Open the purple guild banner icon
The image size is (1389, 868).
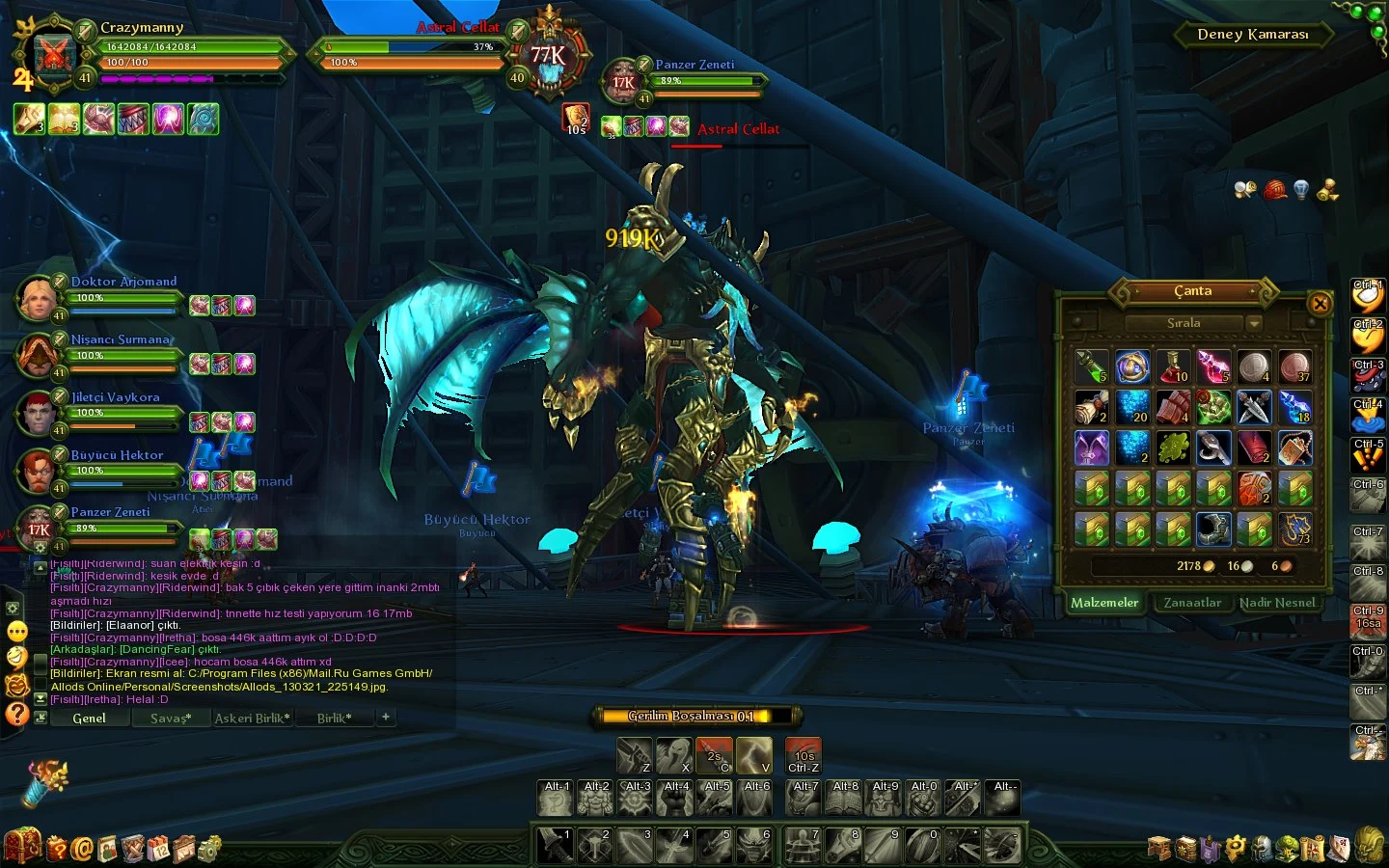(1210, 849)
